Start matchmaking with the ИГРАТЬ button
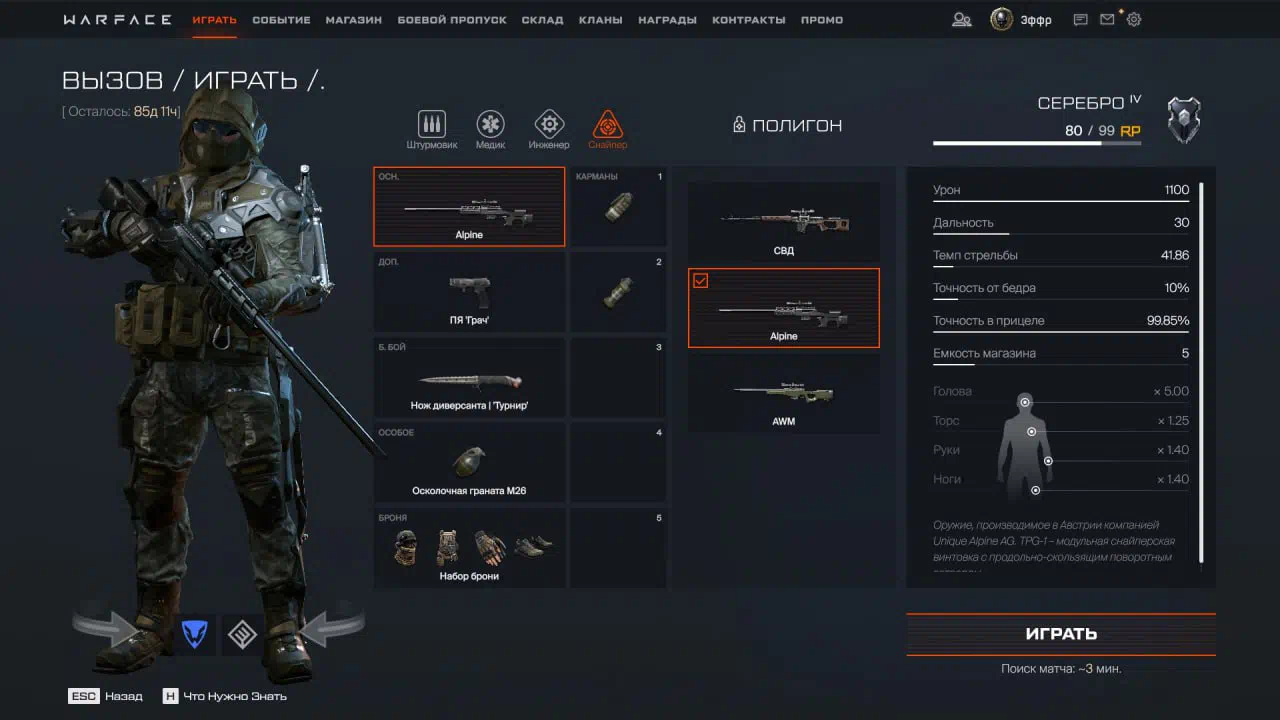Screen dimensions: 1280x720 pyautogui.click(x=1061, y=634)
